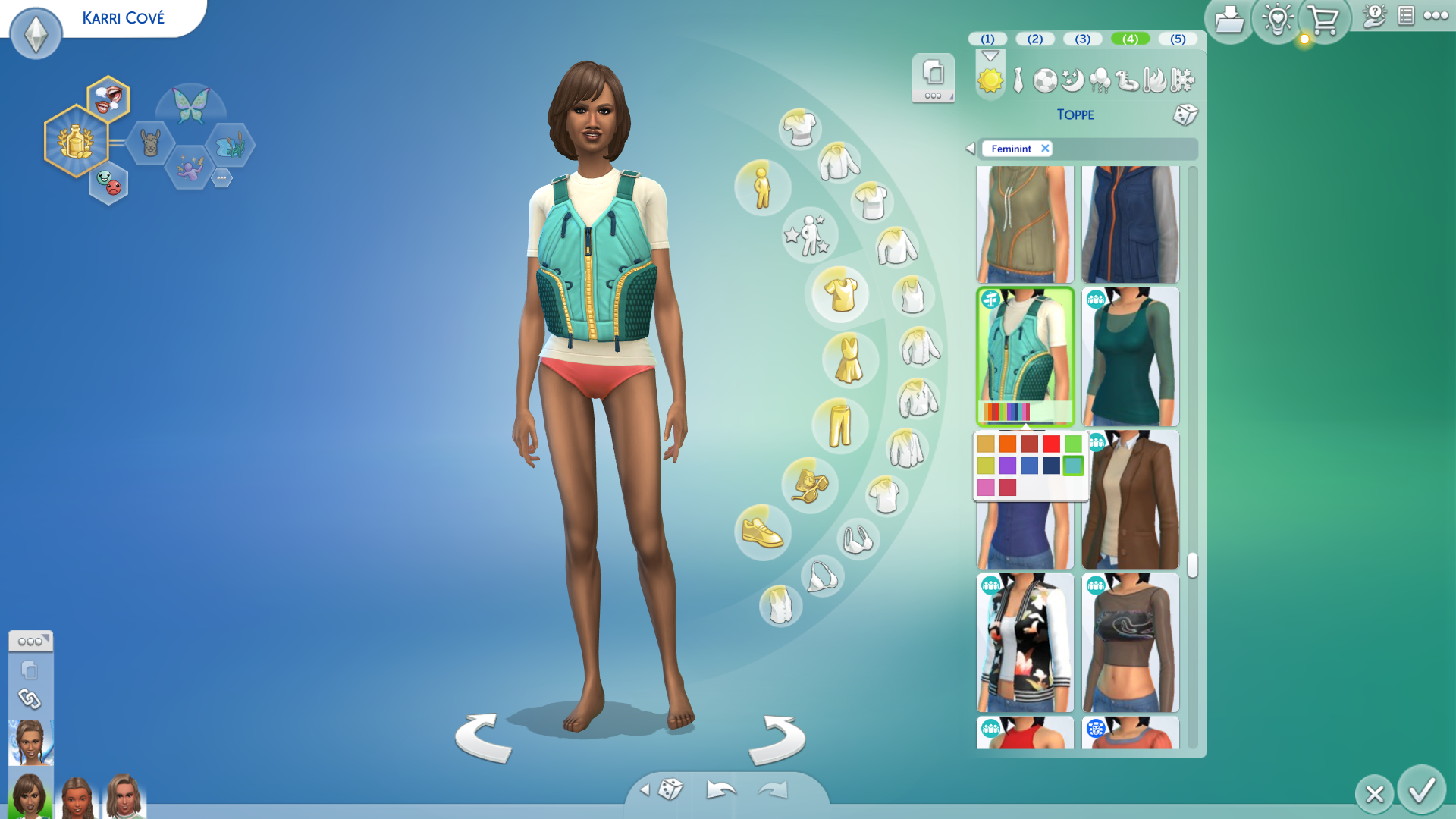Cancel with the X button
This screenshot has height=819, width=1456.
pos(1374,794)
